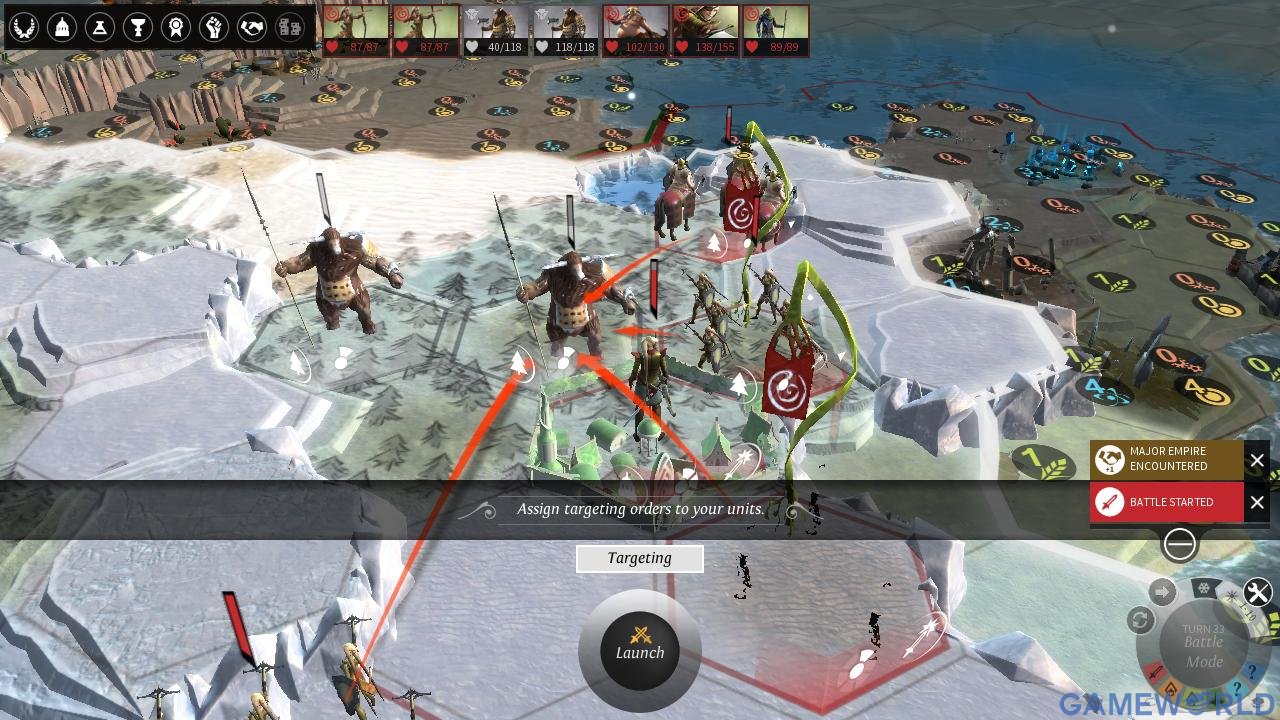Image resolution: width=1280 pixels, height=720 pixels.
Task: Collapse the notifications with the minus button
Action: click(x=1180, y=544)
